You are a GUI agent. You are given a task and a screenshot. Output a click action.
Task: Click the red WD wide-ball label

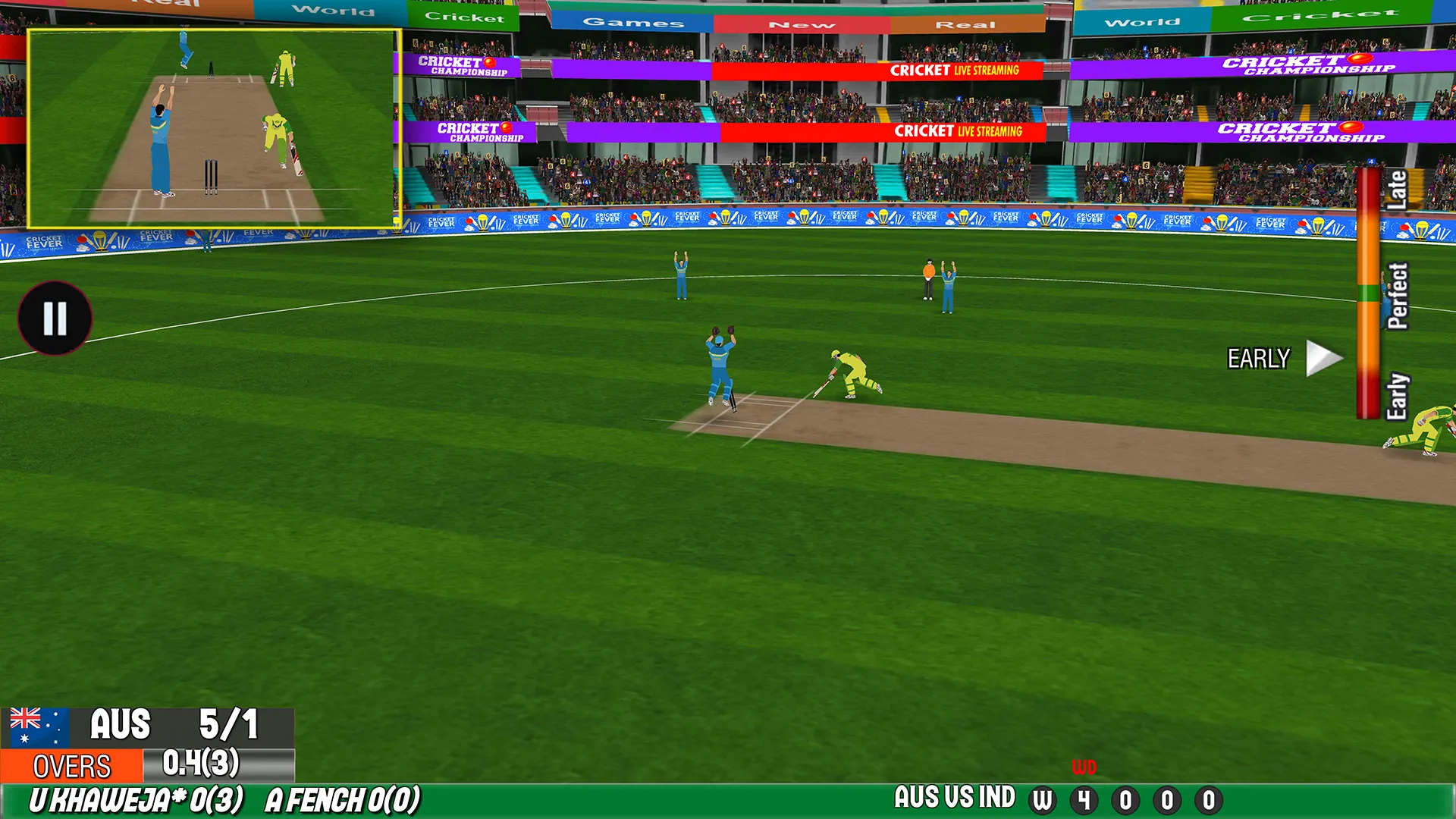pos(1084,767)
